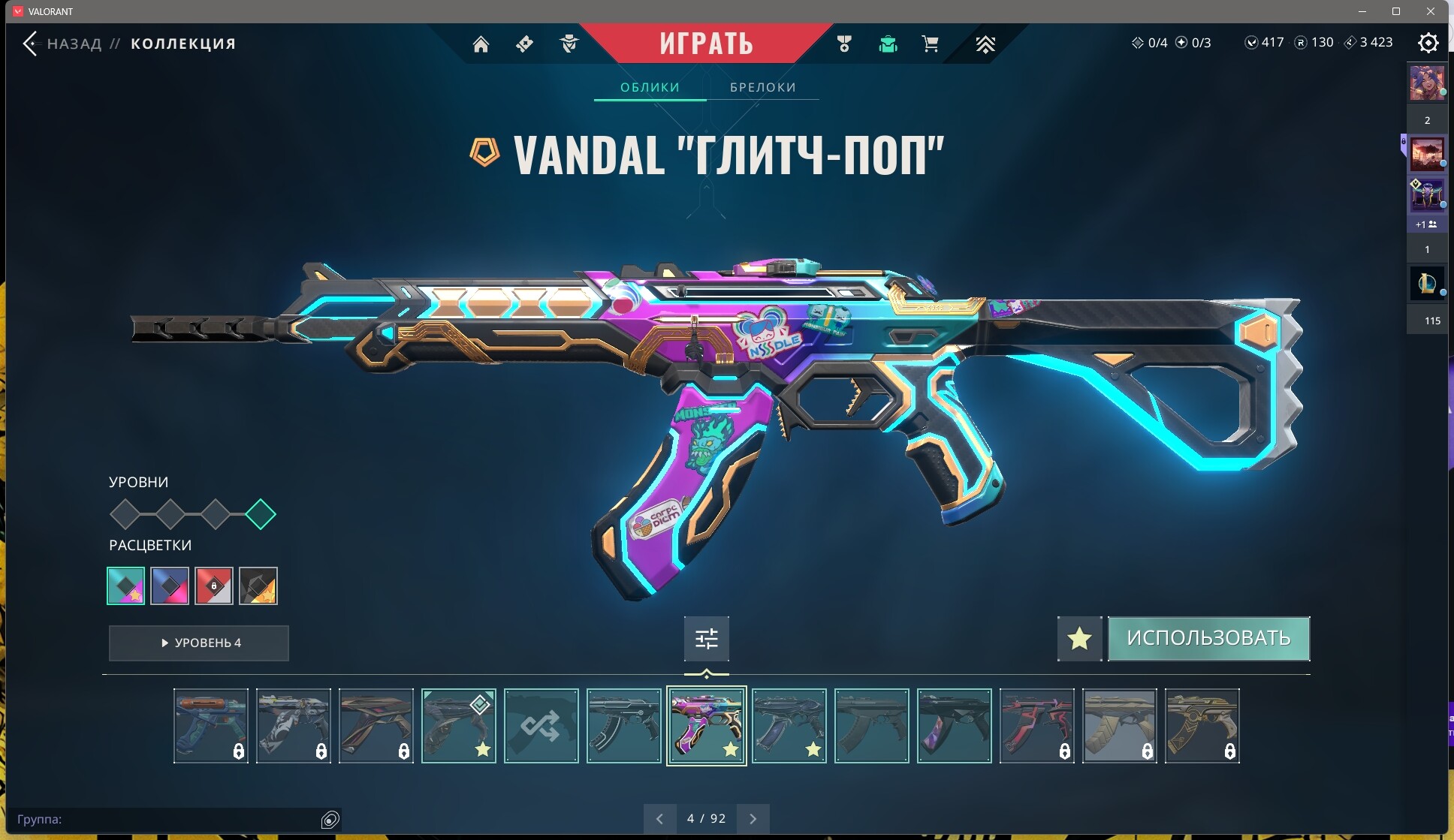This screenshot has height=840, width=1454.
Task: Choose the red and white locked color variant
Action: pos(214,586)
